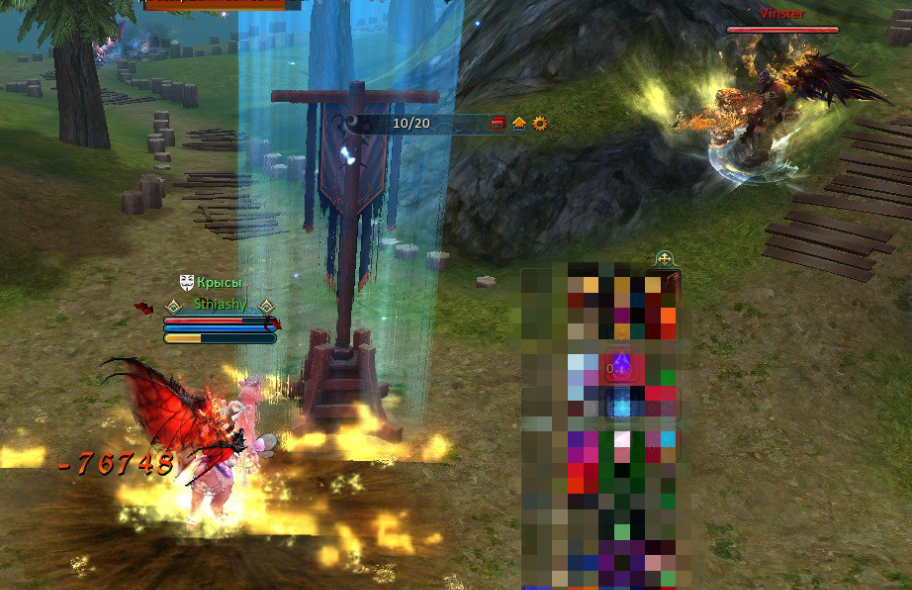This screenshot has height=590, width=912.
Task: Activate the purple triangle skill on cooldown
Action: point(620,365)
